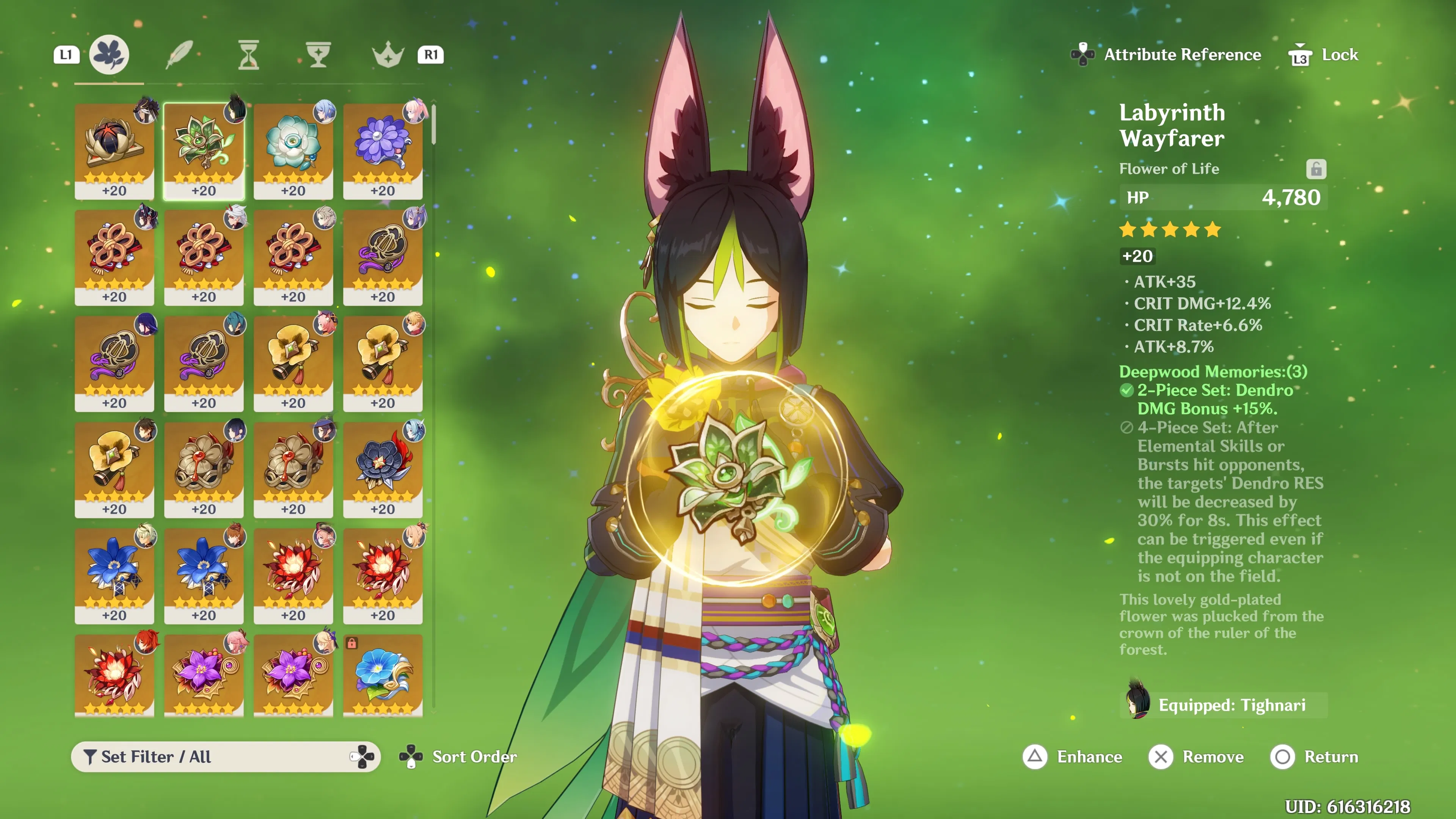Toggle the padlock on Labyrinth Wayfarer
This screenshot has height=819, width=1456.
click(1316, 169)
